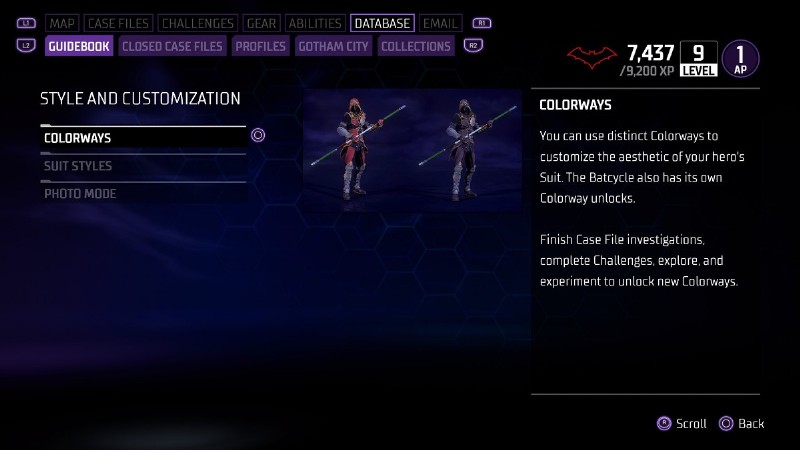The image size is (800, 450).
Task: Open the Gotham City section
Action: pyautogui.click(x=334, y=46)
